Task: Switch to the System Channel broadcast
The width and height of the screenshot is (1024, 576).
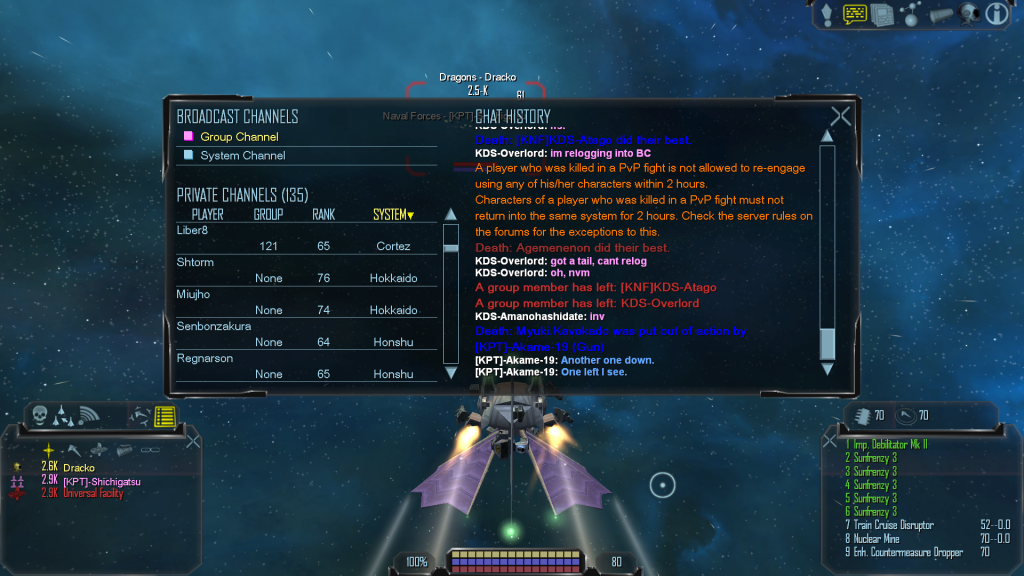Action: pyautogui.click(x=242, y=156)
